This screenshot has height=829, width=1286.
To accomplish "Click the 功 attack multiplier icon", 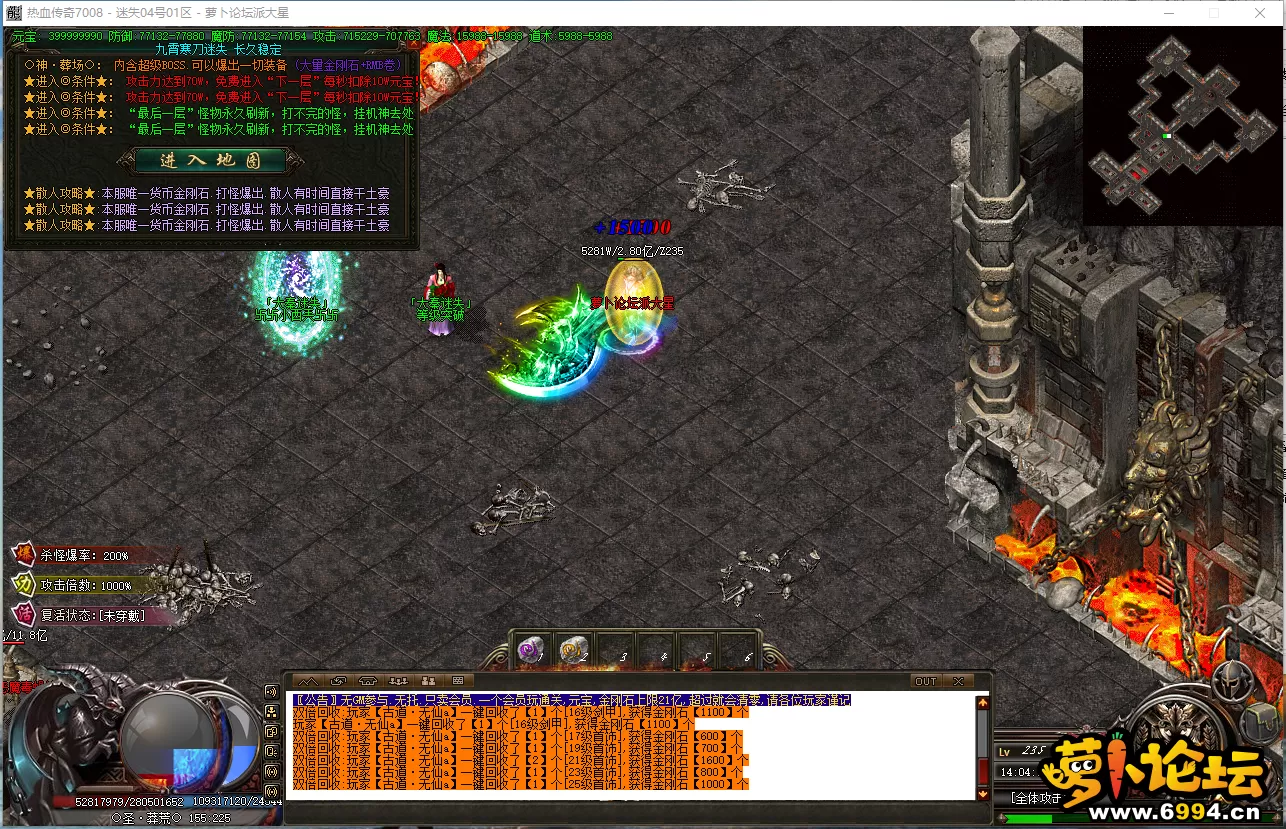I will 23,585.
